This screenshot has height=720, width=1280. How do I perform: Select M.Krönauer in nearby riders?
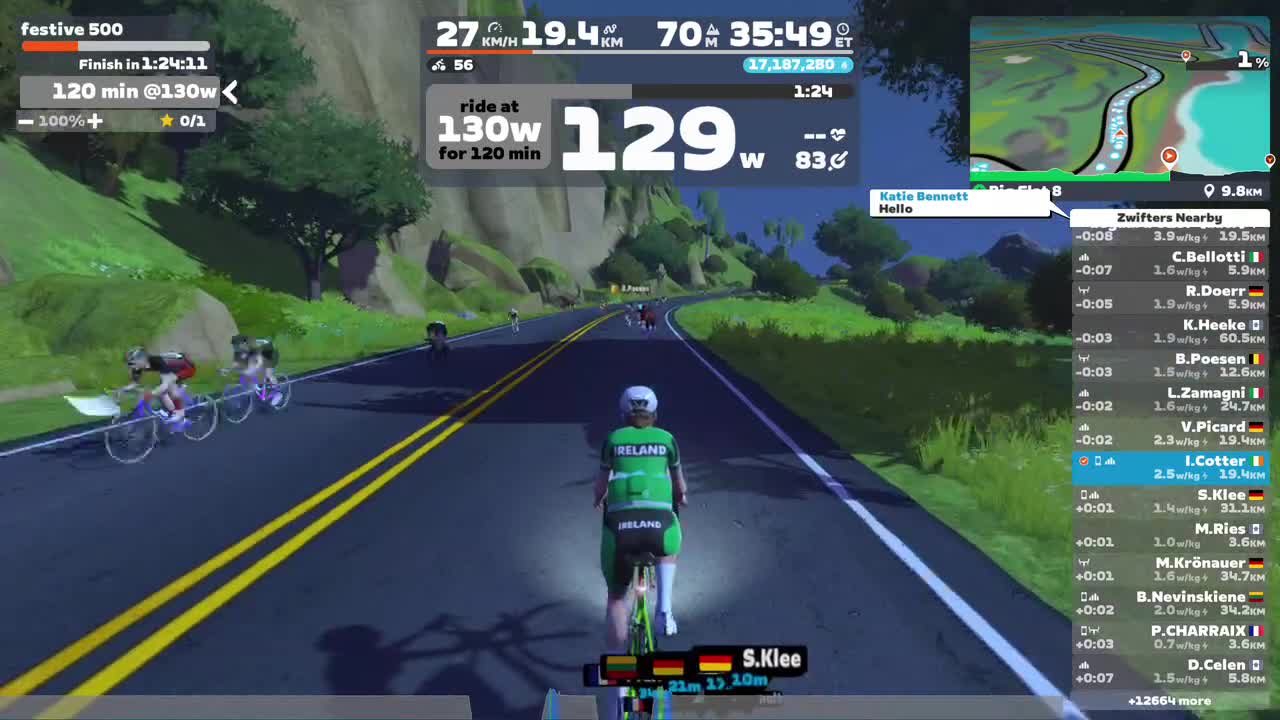(1169, 570)
